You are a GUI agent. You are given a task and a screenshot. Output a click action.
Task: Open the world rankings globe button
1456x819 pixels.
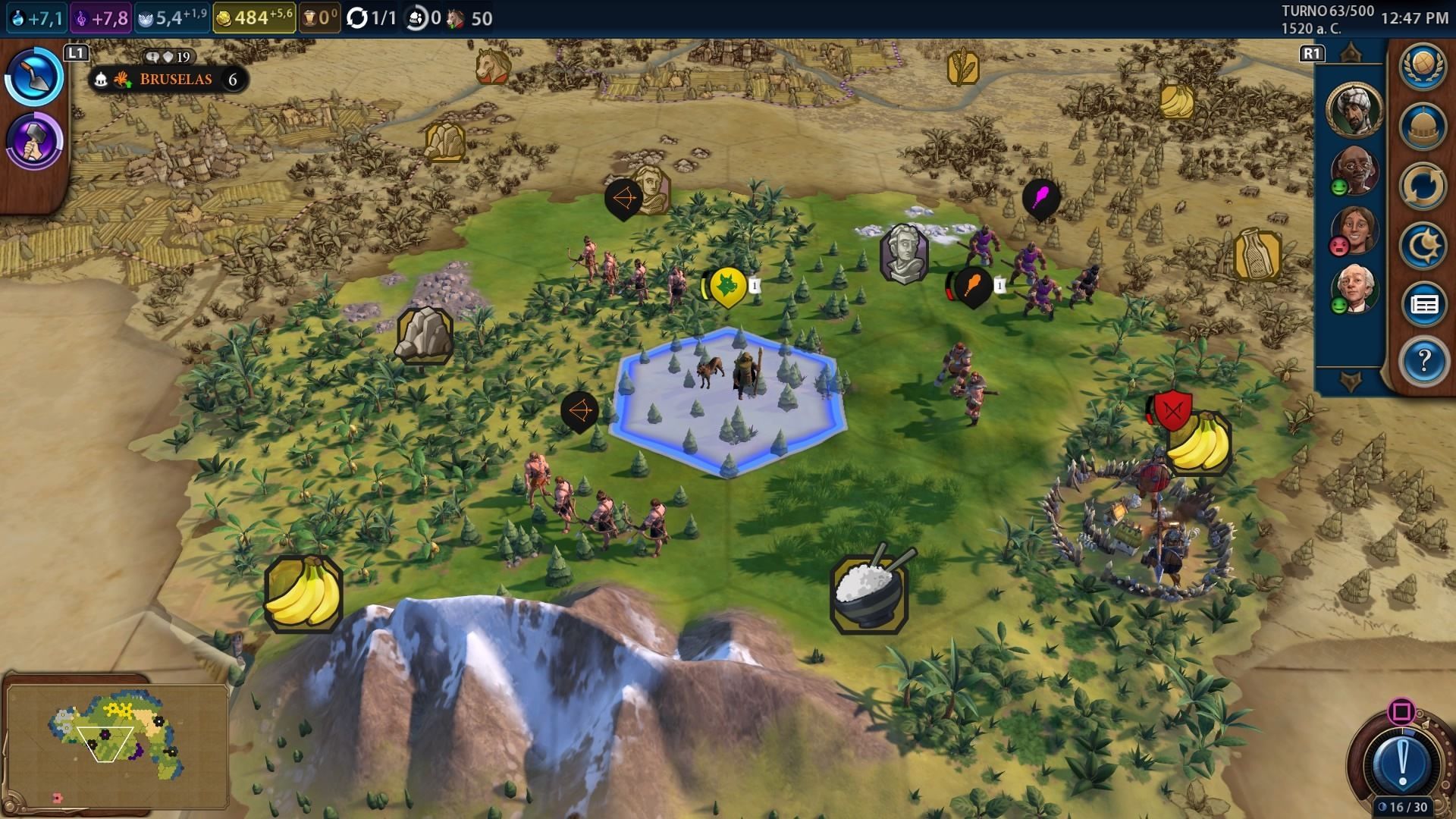click(x=1423, y=65)
